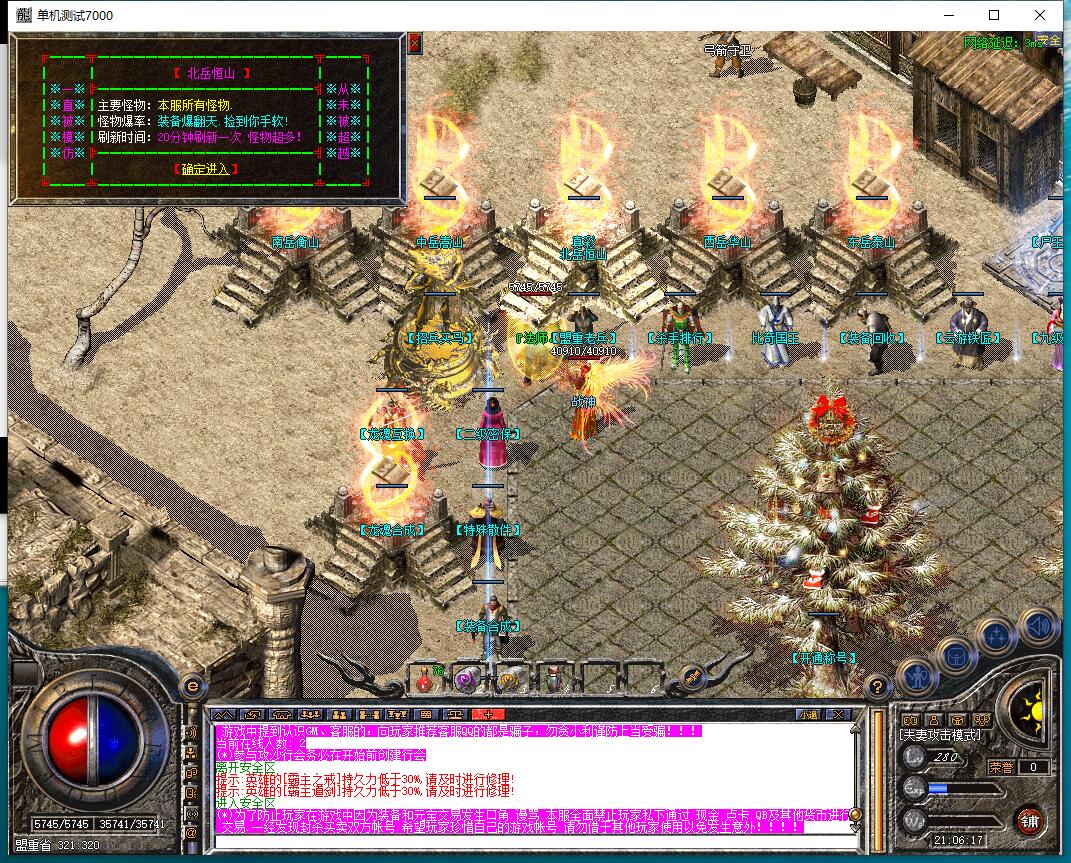1071x863 pixels.
Task: Close the game window
Action: 1040,15
